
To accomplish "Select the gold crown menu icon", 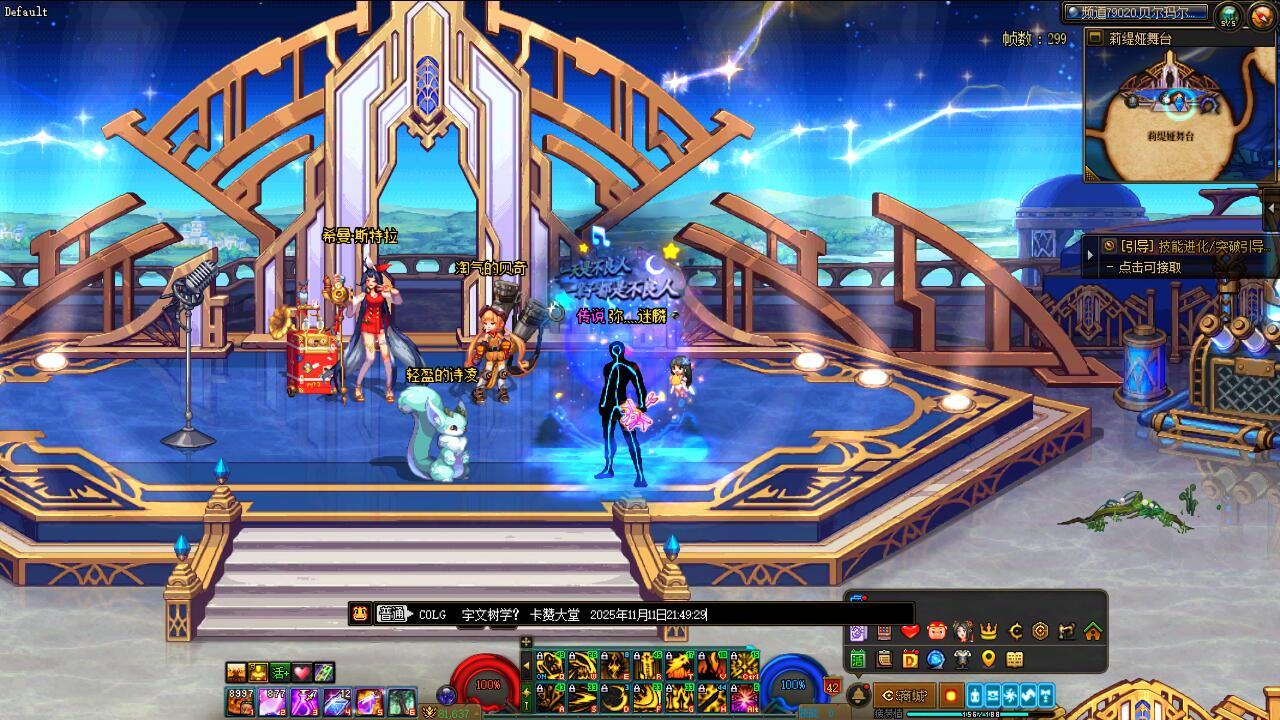I will pyautogui.click(x=989, y=631).
